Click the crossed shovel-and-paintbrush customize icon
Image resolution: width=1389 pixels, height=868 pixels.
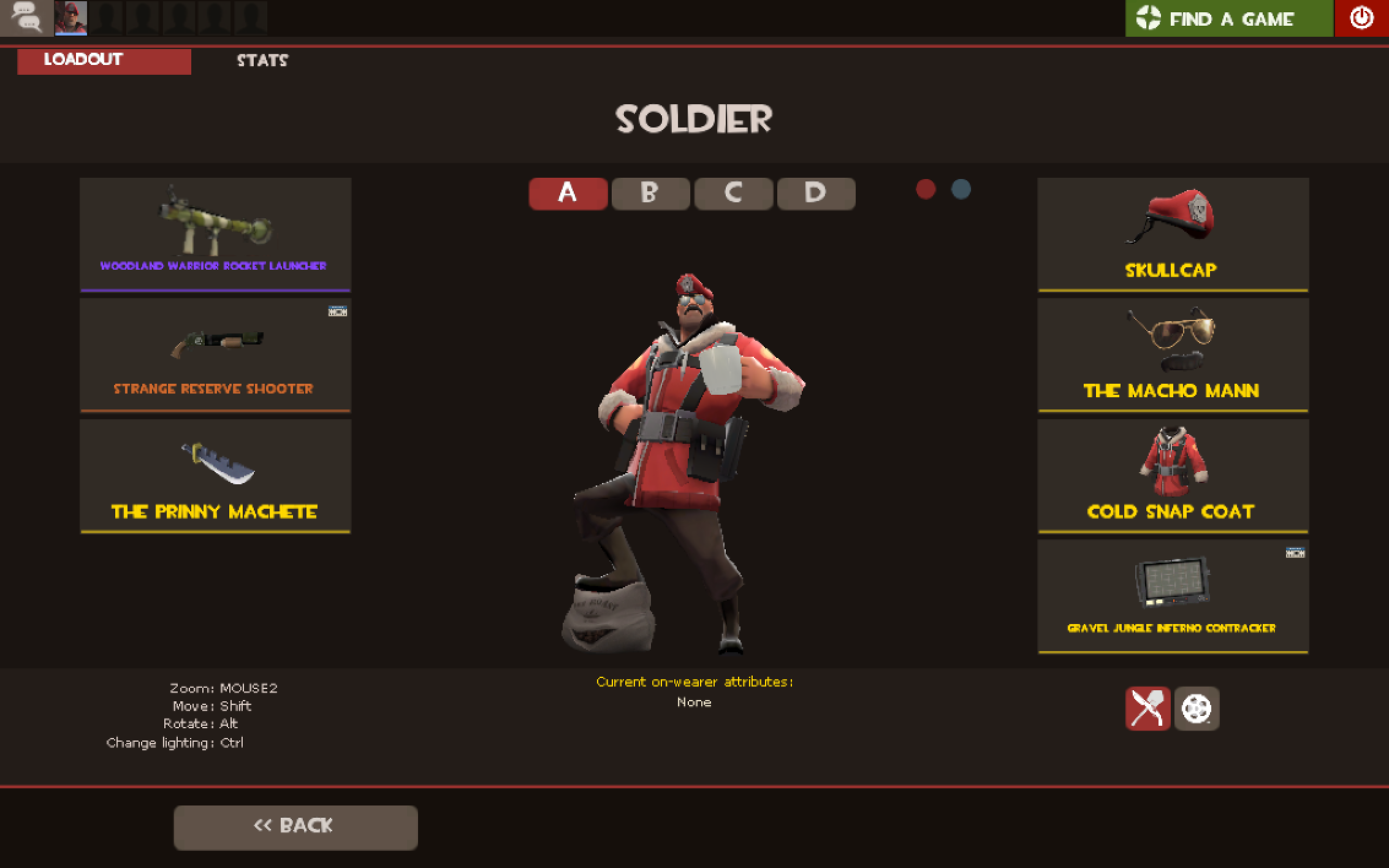[1148, 708]
